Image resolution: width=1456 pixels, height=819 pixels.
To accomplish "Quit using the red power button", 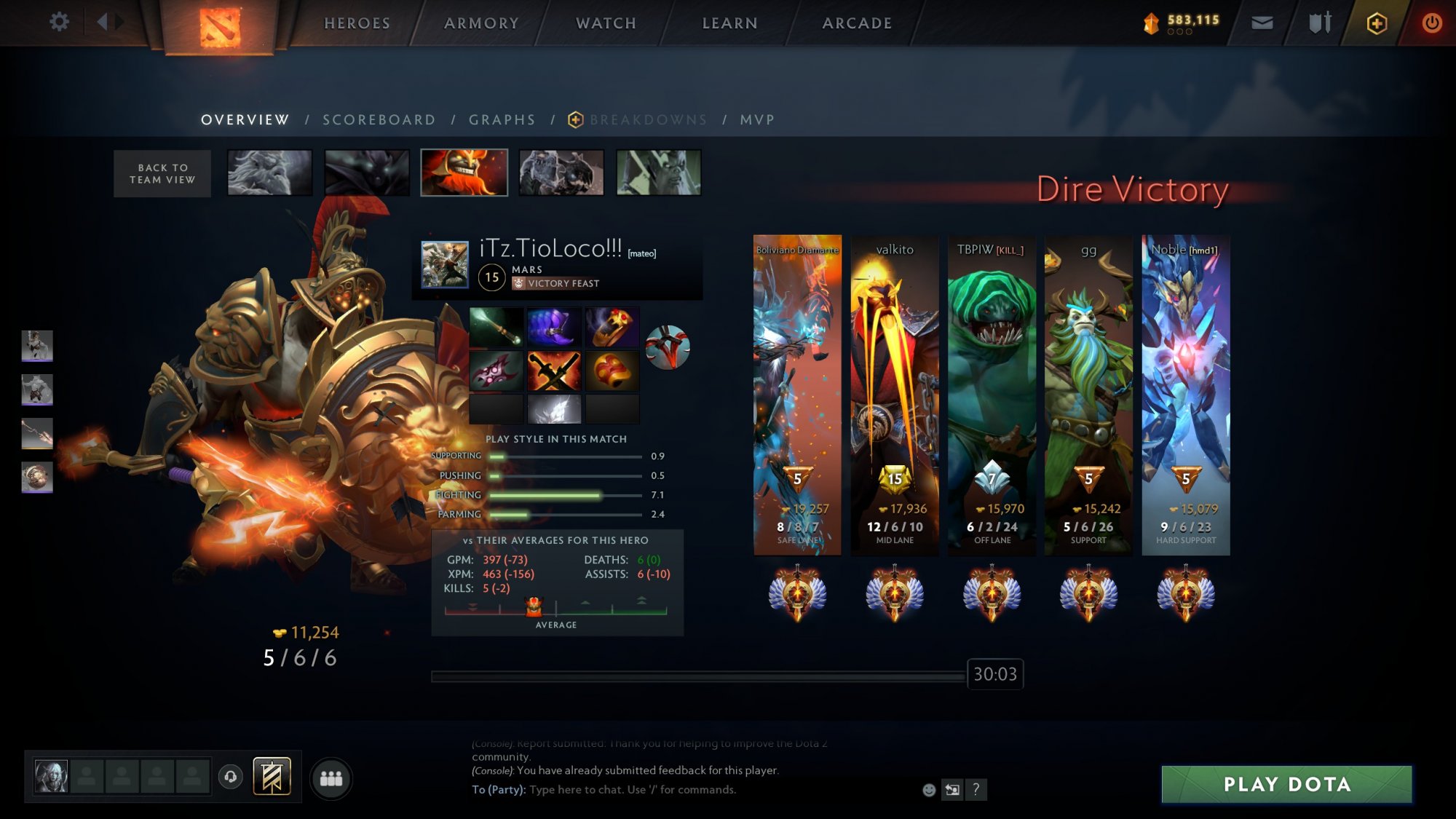I will [x=1431, y=23].
